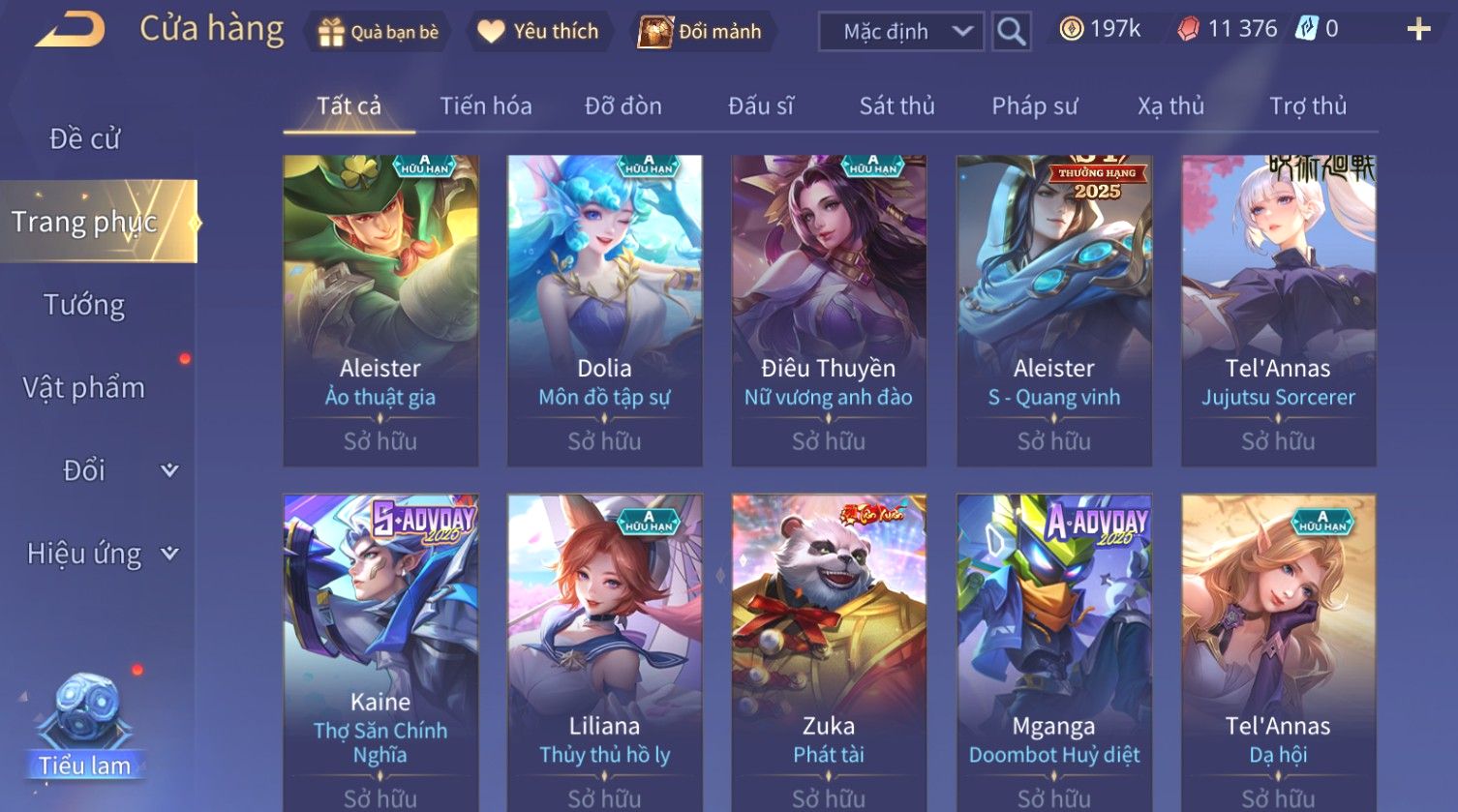Open Đổi mảnh fragment exchange
The width and height of the screenshot is (1458, 812).
[701, 32]
